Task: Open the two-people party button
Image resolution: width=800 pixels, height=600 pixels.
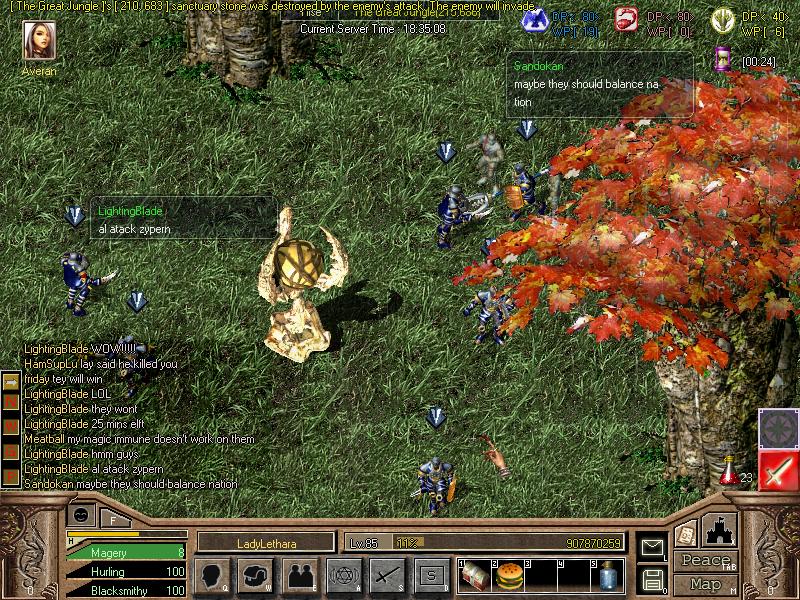Action: (x=300, y=576)
